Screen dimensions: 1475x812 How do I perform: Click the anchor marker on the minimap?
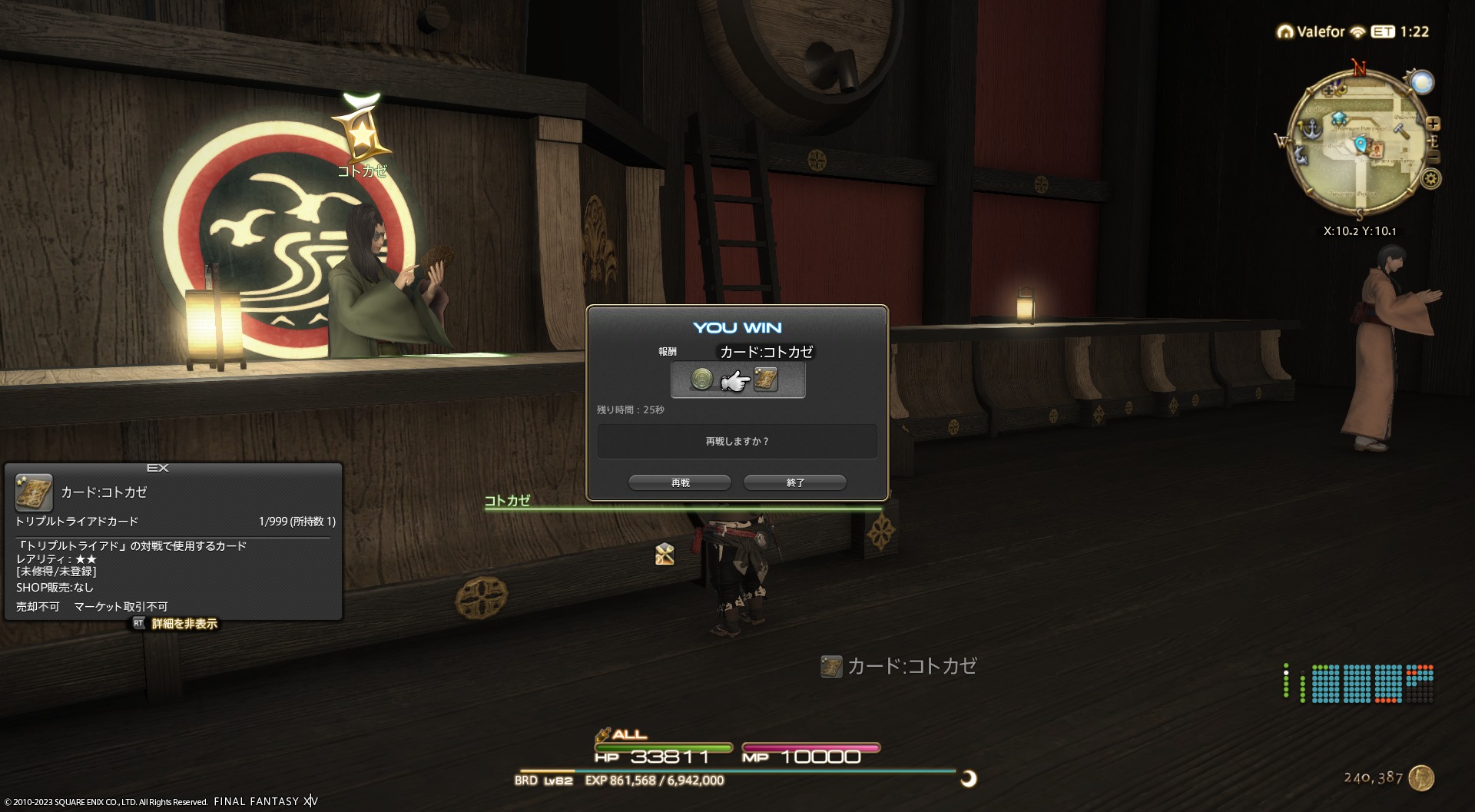pos(1311,128)
